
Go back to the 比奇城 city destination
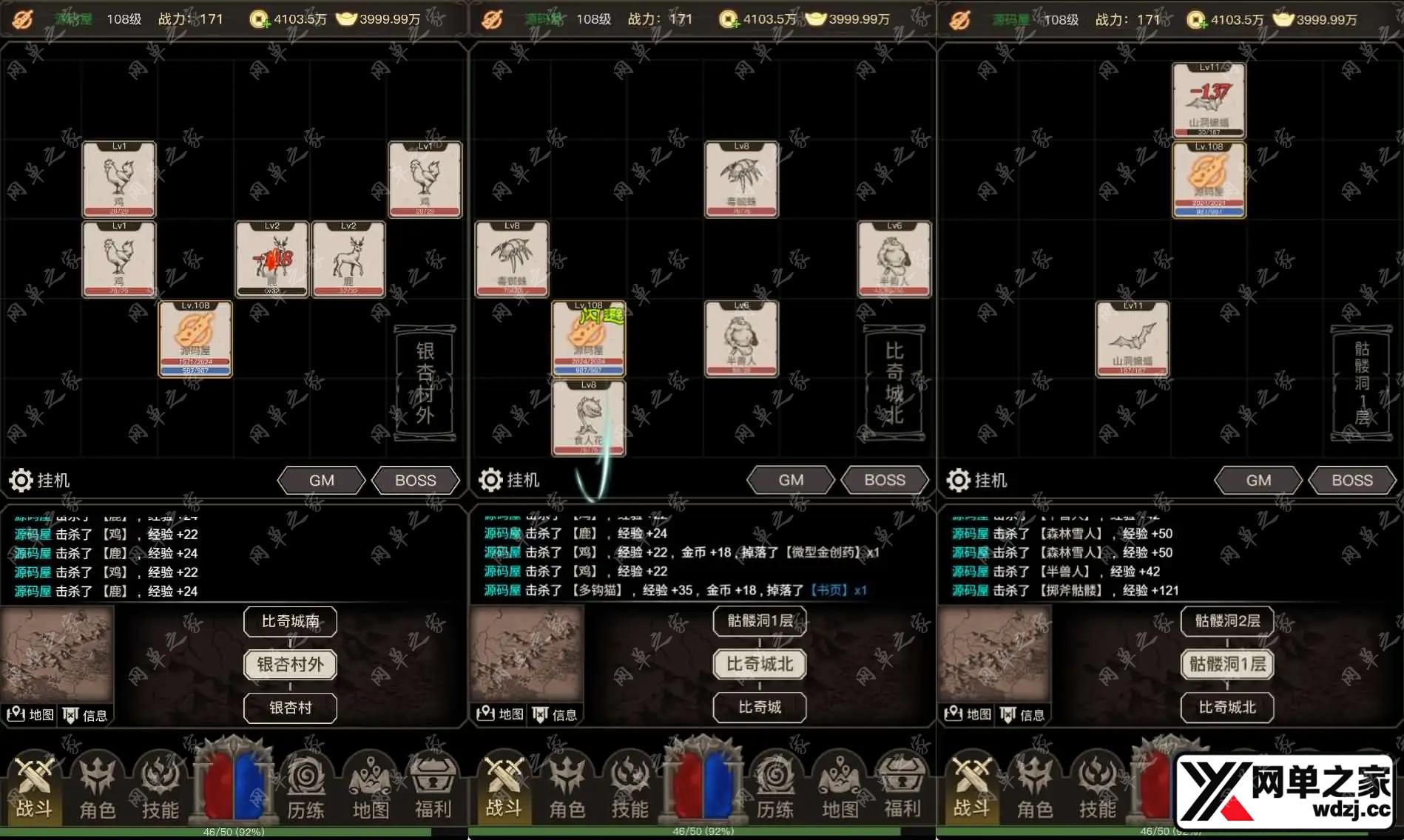pos(760,708)
